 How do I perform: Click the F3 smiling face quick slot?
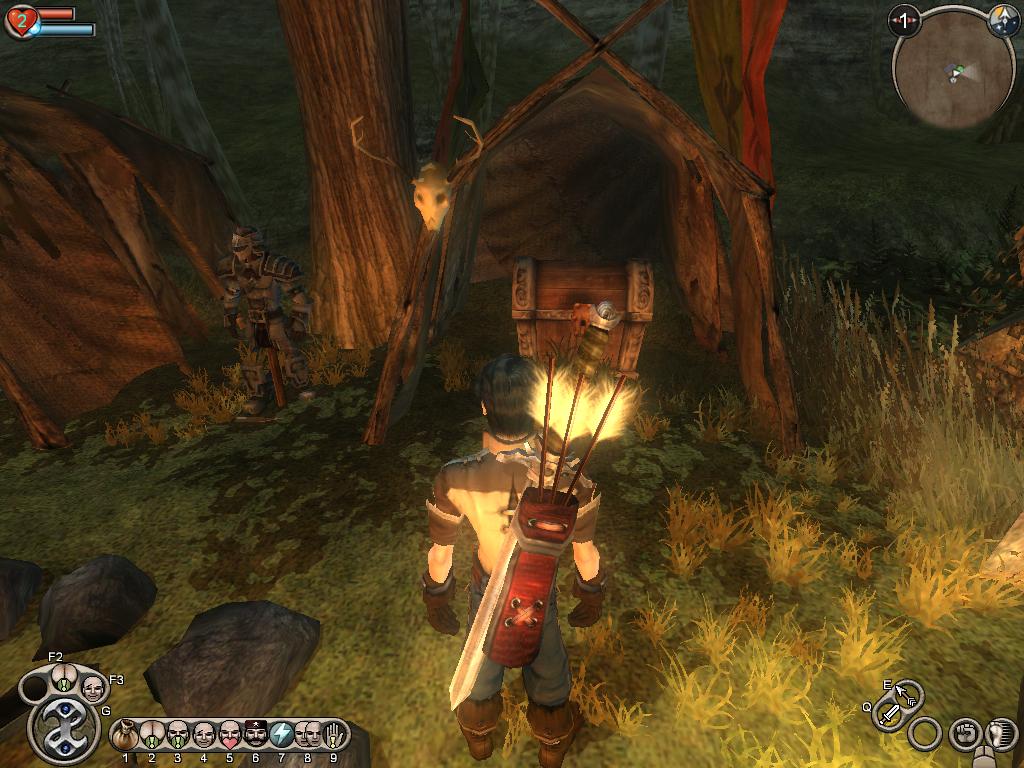coord(93,688)
